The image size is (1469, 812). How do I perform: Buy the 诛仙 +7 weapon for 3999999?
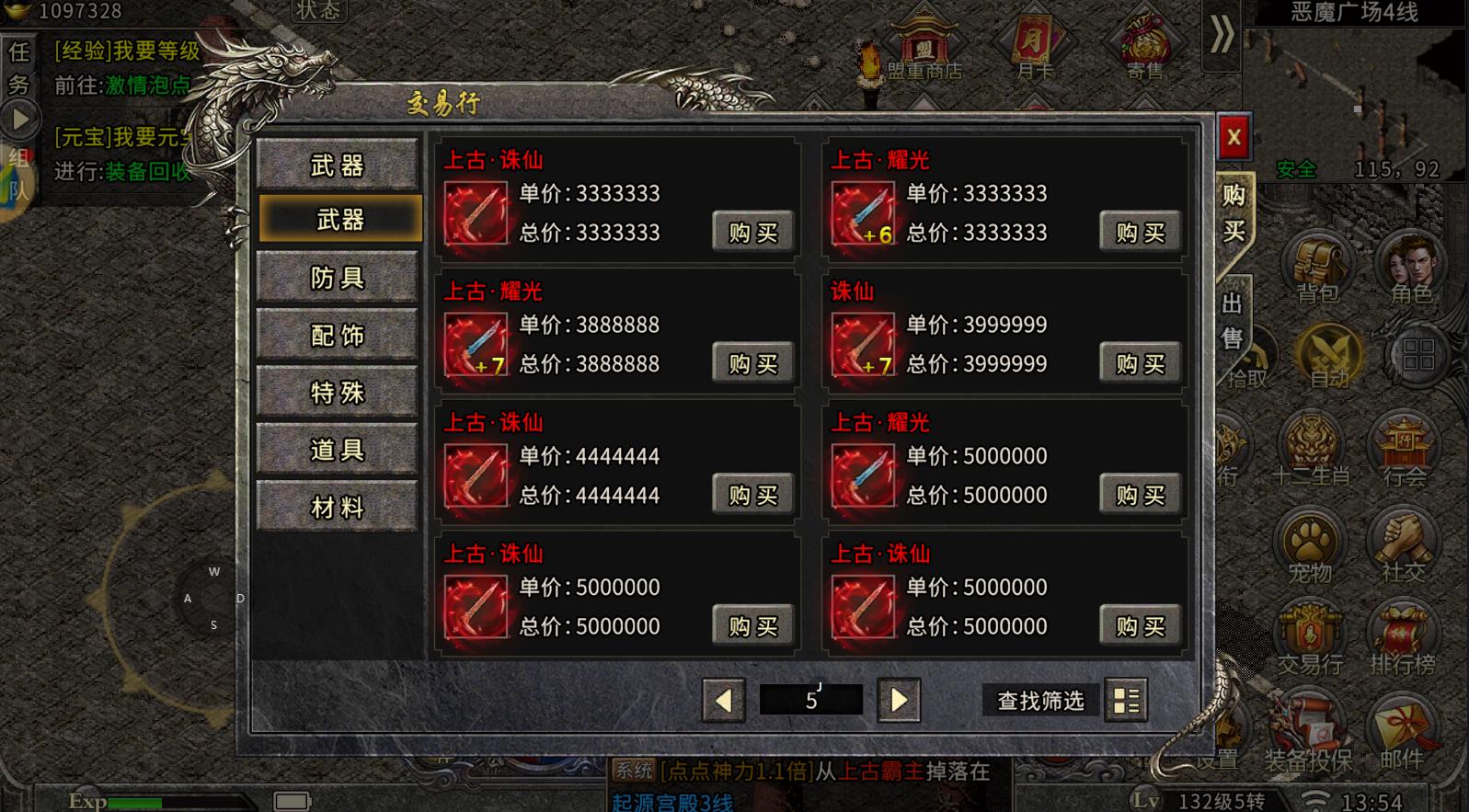point(1140,364)
